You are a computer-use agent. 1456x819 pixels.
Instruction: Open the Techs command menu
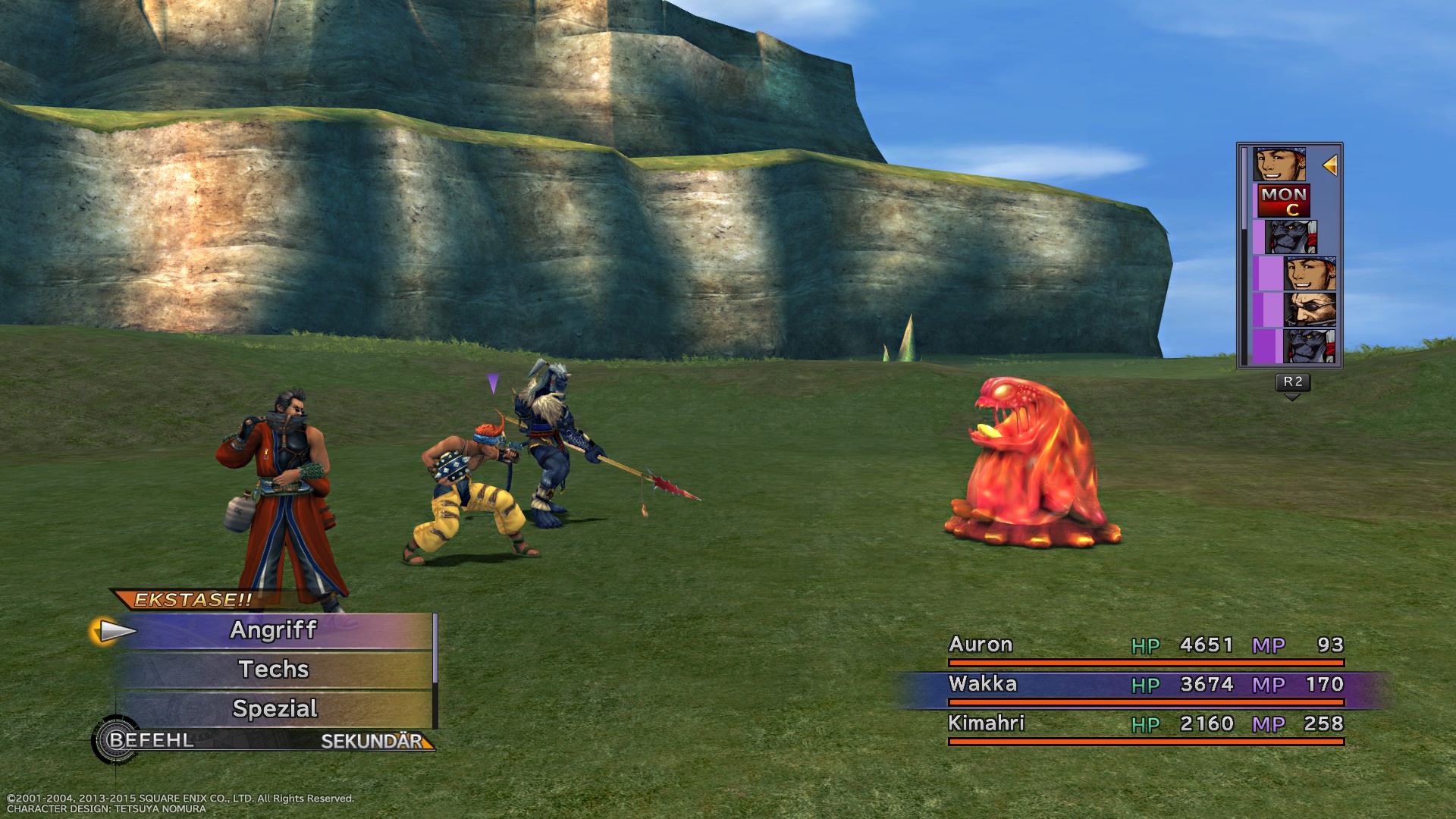(x=273, y=670)
